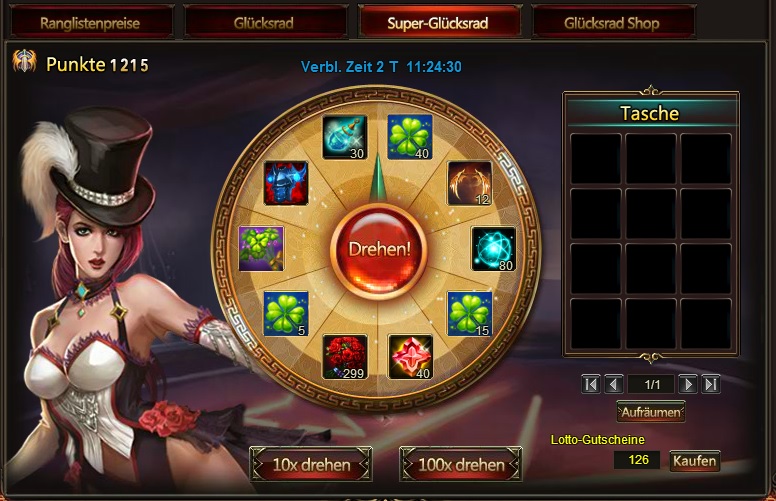
Task: Select the Super-Glücksrad tab
Action: [x=438, y=22]
